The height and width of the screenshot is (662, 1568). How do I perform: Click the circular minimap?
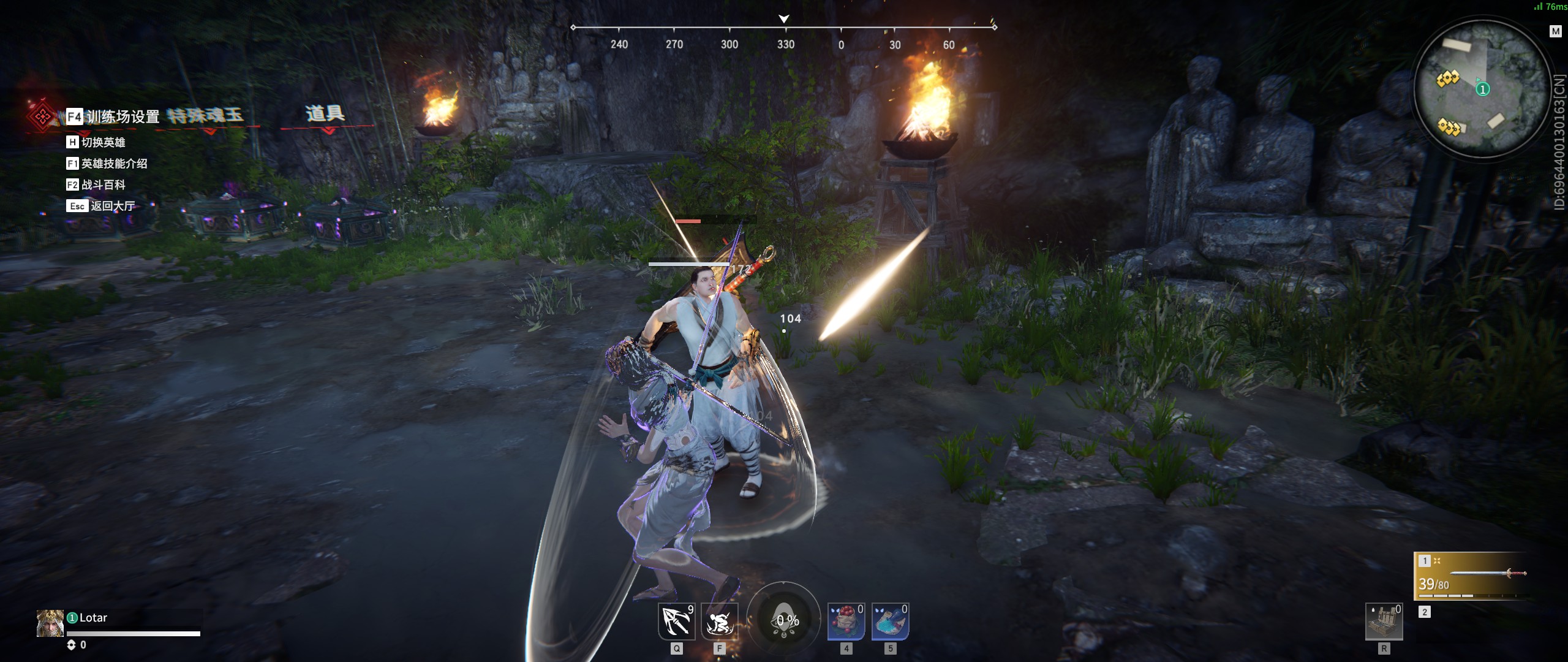[x=1481, y=89]
